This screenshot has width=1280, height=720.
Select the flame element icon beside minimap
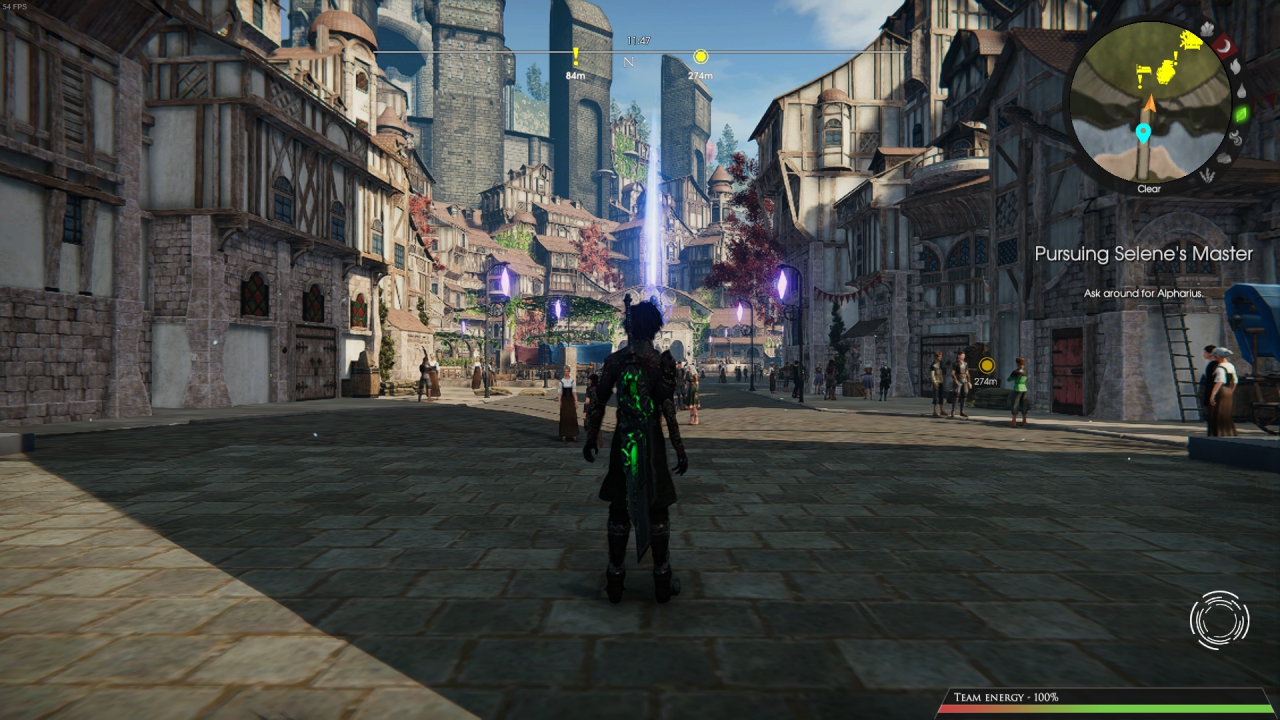[1234, 67]
